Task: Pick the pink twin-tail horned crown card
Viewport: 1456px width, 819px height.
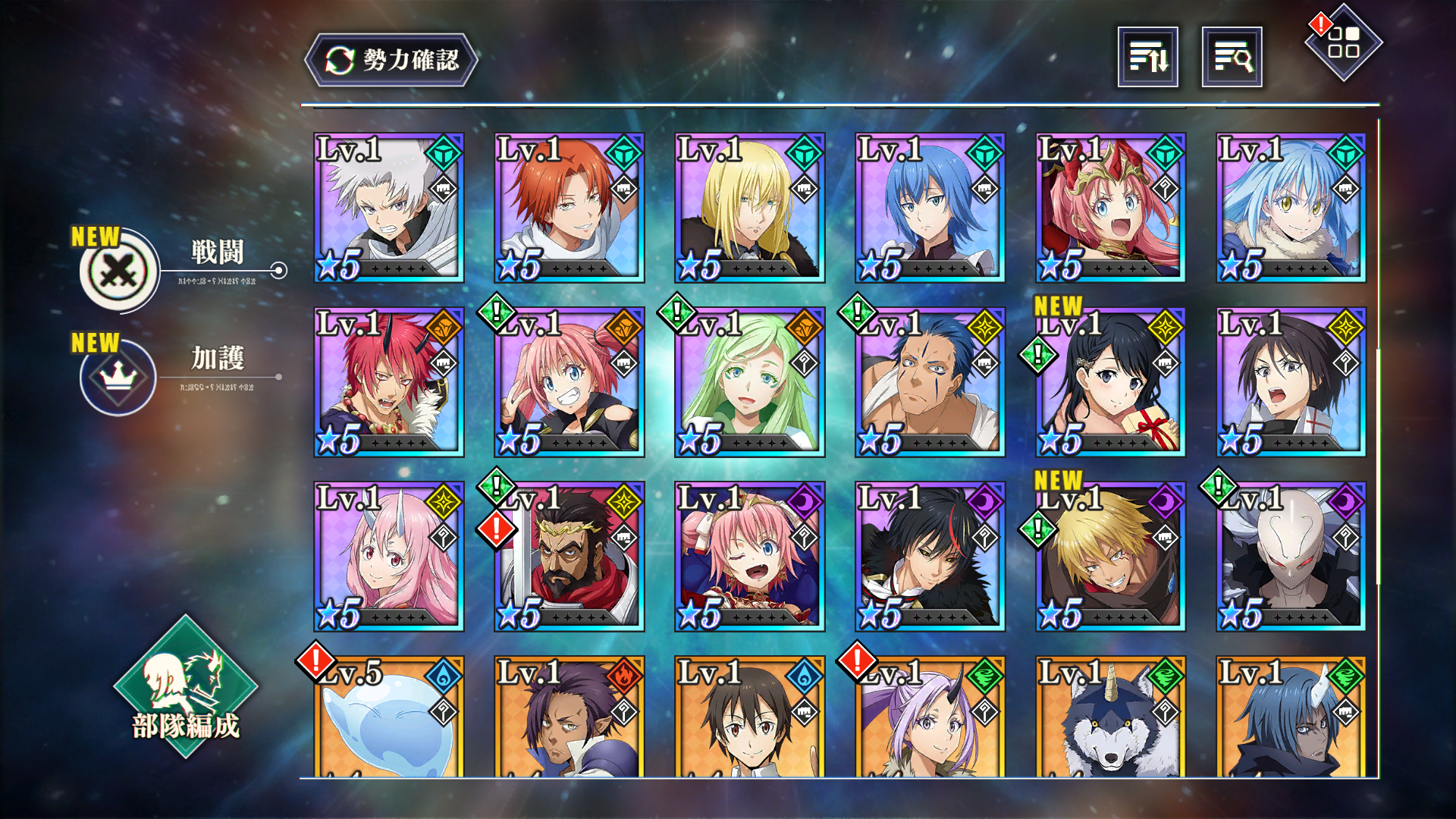Action: pyautogui.click(x=1110, y=208)
